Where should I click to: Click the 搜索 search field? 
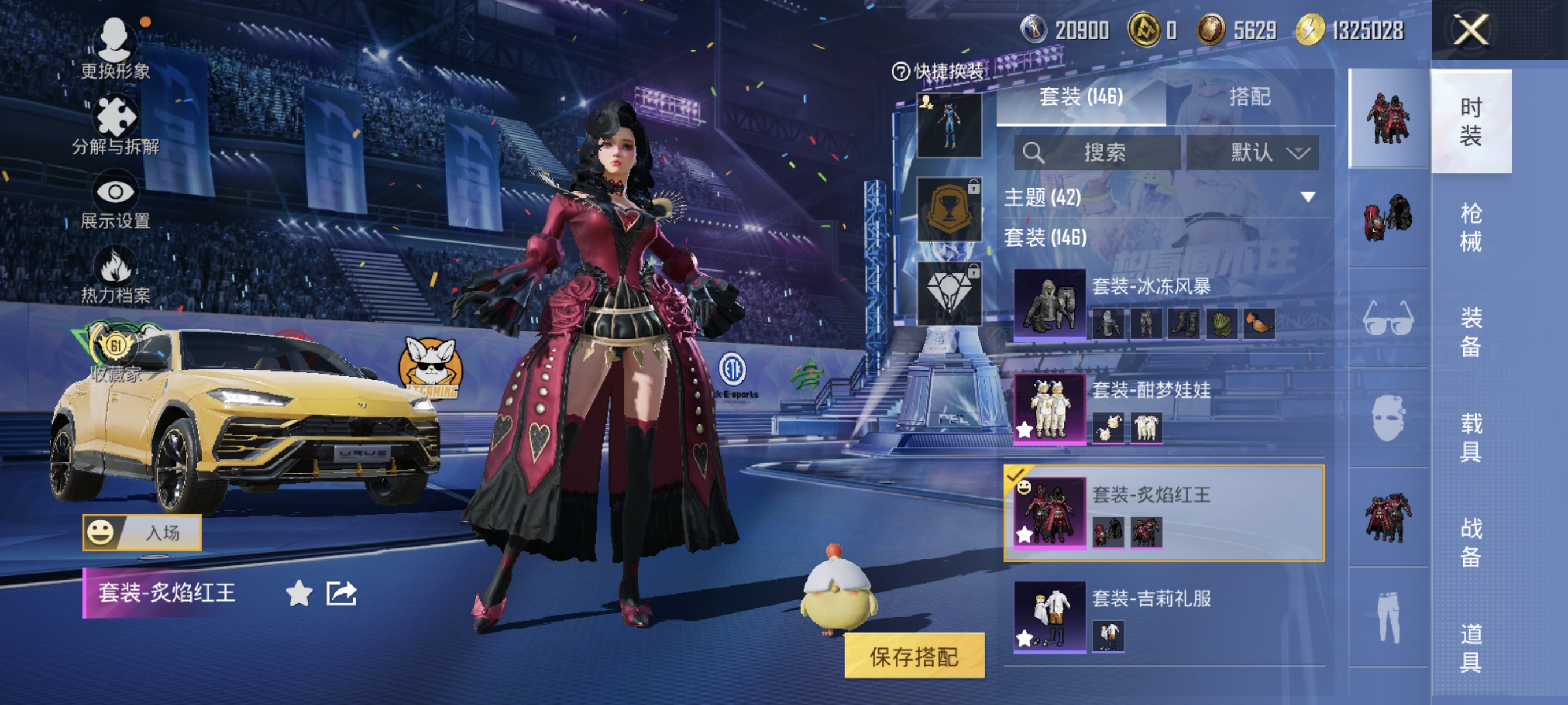pos(1097,152)
